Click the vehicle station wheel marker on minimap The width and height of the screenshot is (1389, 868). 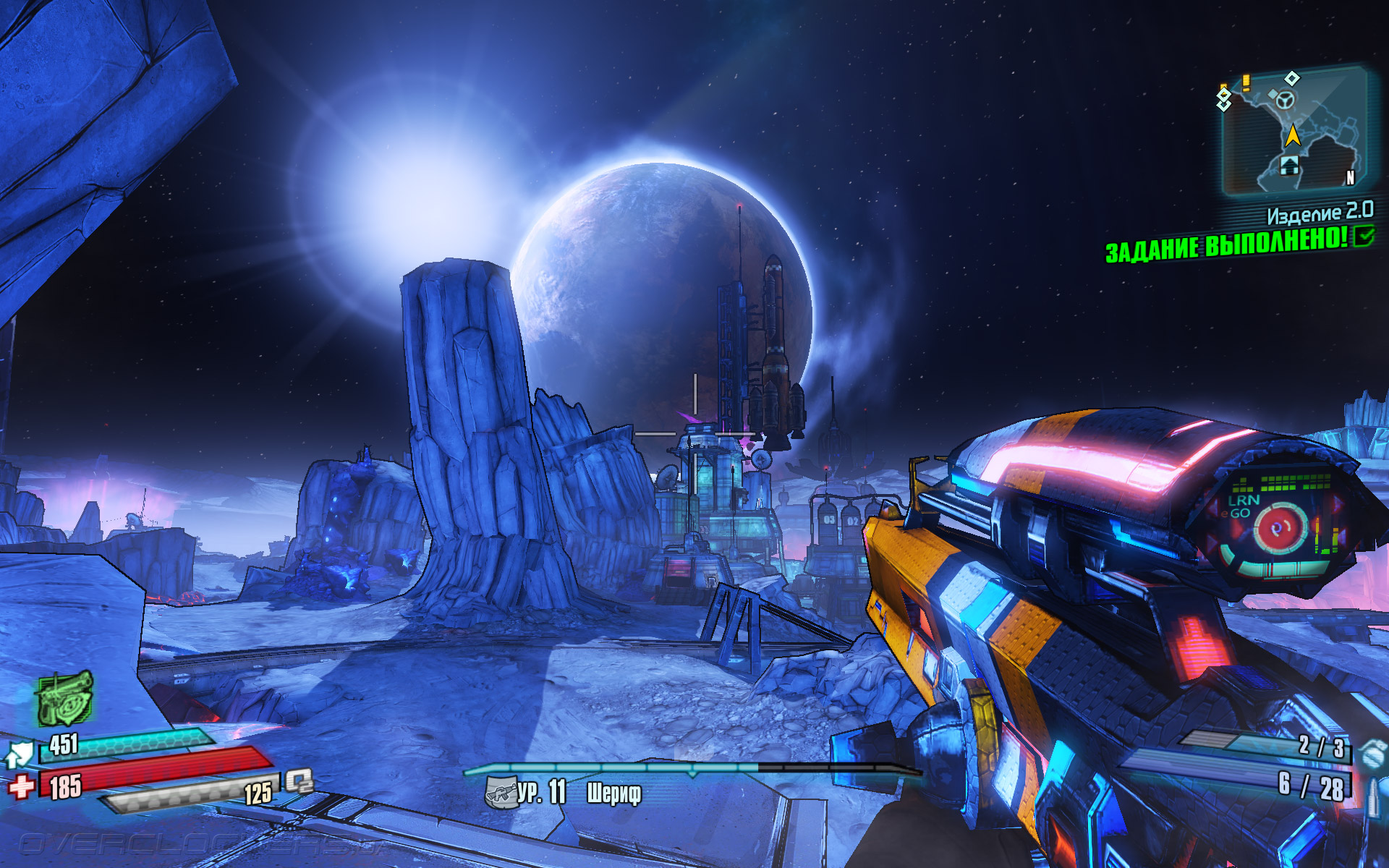[x=1285, y=99]
